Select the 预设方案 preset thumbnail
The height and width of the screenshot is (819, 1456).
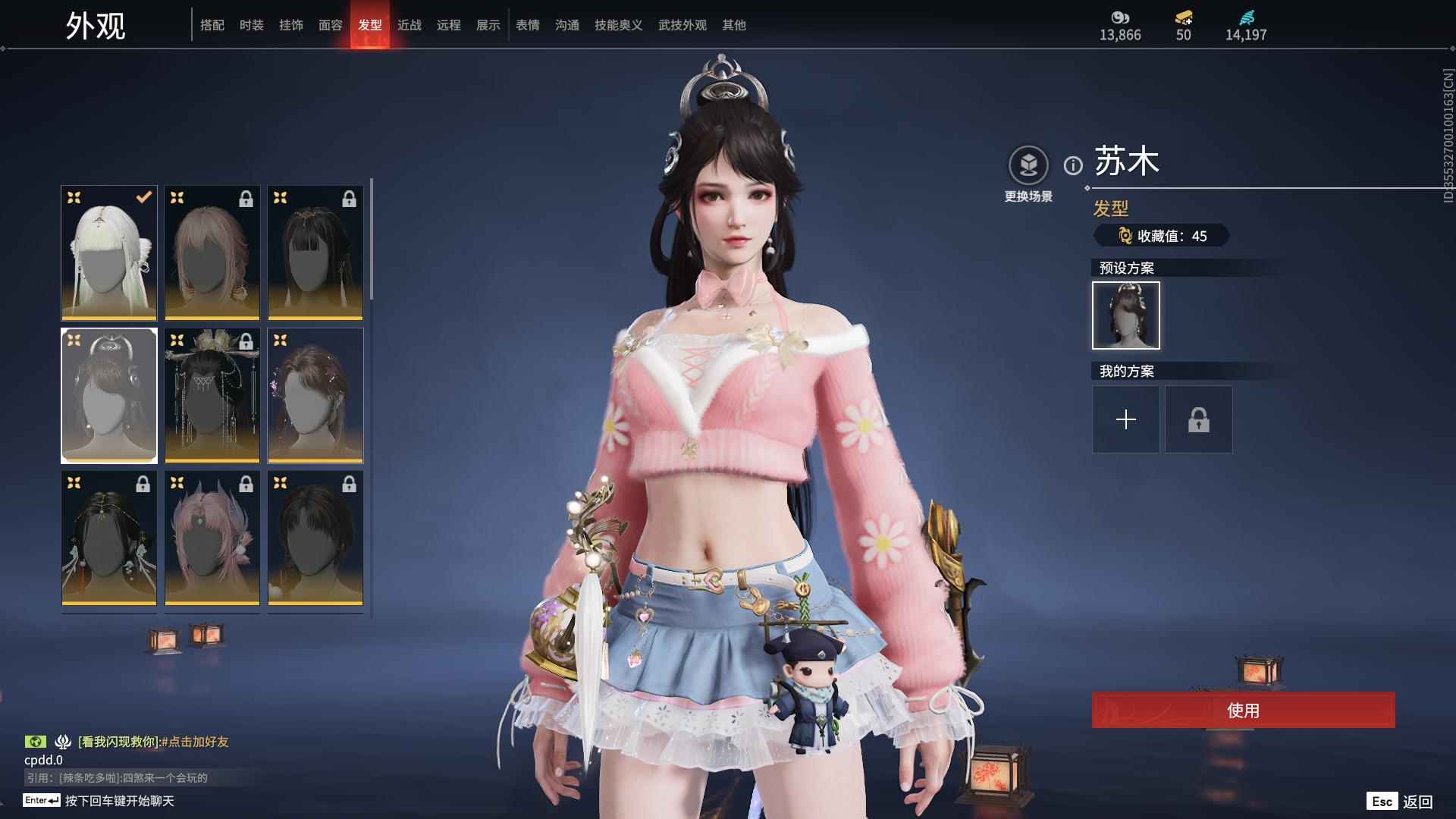click(x=1125, y=315)
